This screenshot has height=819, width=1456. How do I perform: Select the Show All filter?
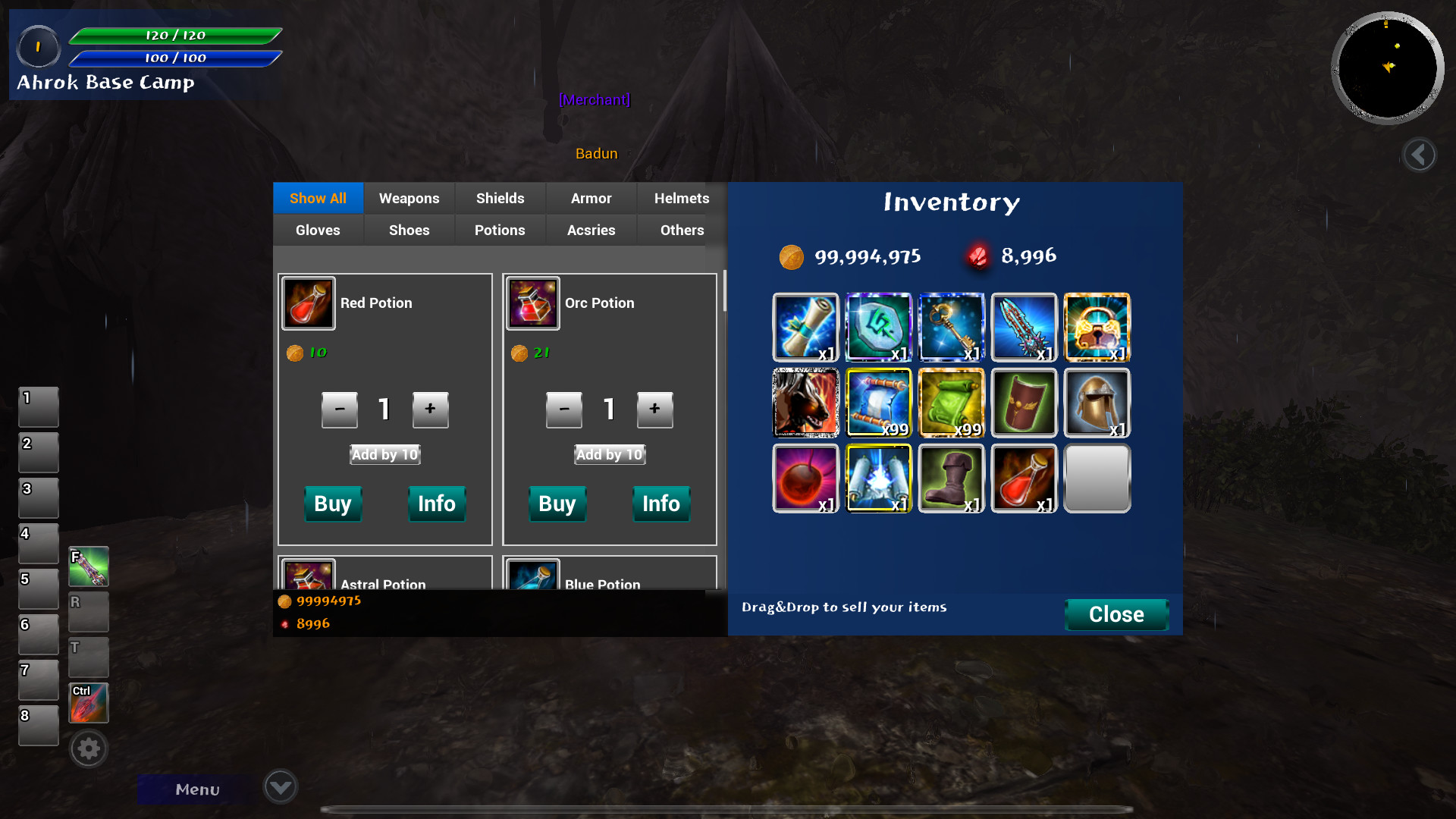[x=318, y=198]
